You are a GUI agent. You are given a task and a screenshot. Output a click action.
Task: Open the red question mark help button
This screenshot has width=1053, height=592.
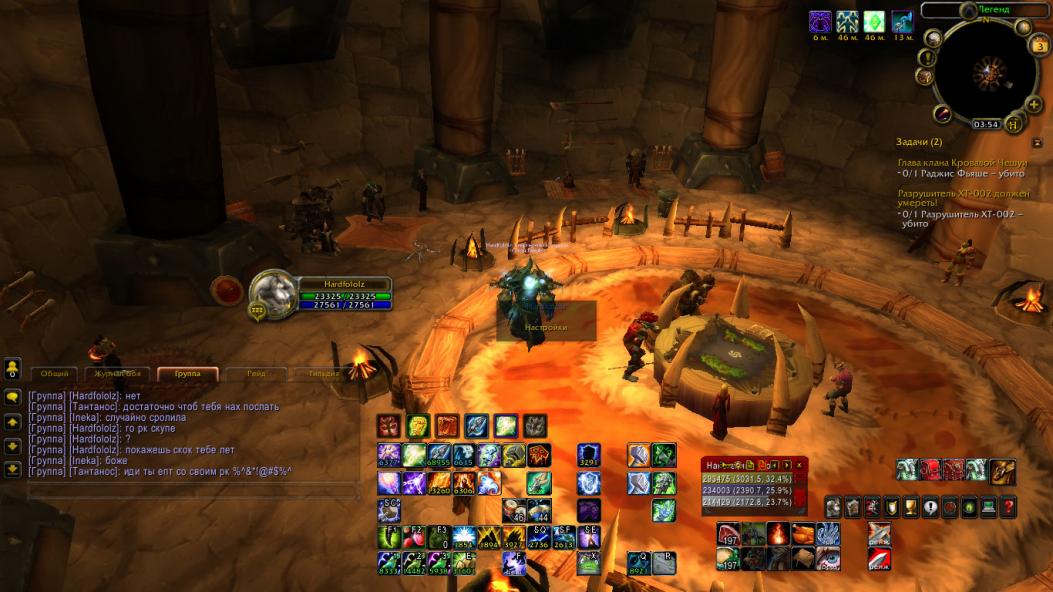point(1008,508)
